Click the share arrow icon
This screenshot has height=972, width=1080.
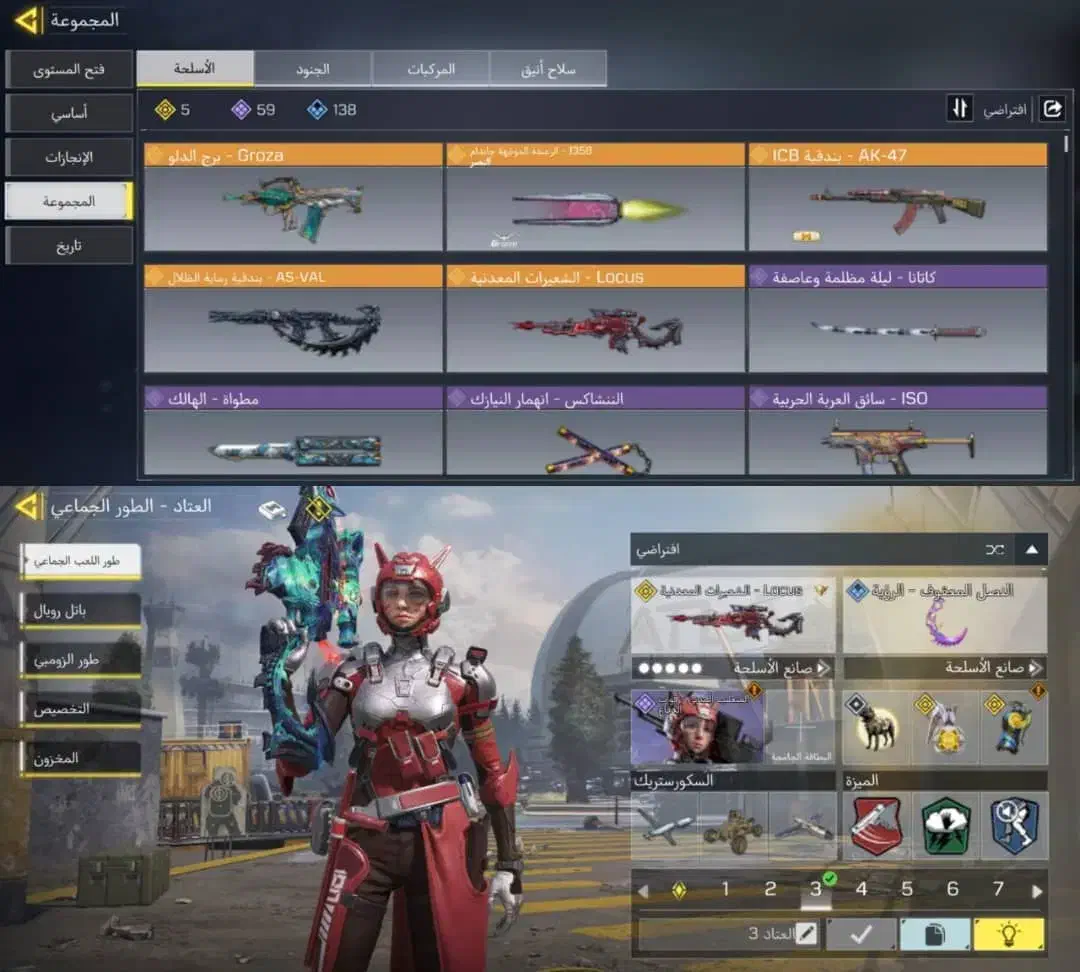coord(1052,109)
